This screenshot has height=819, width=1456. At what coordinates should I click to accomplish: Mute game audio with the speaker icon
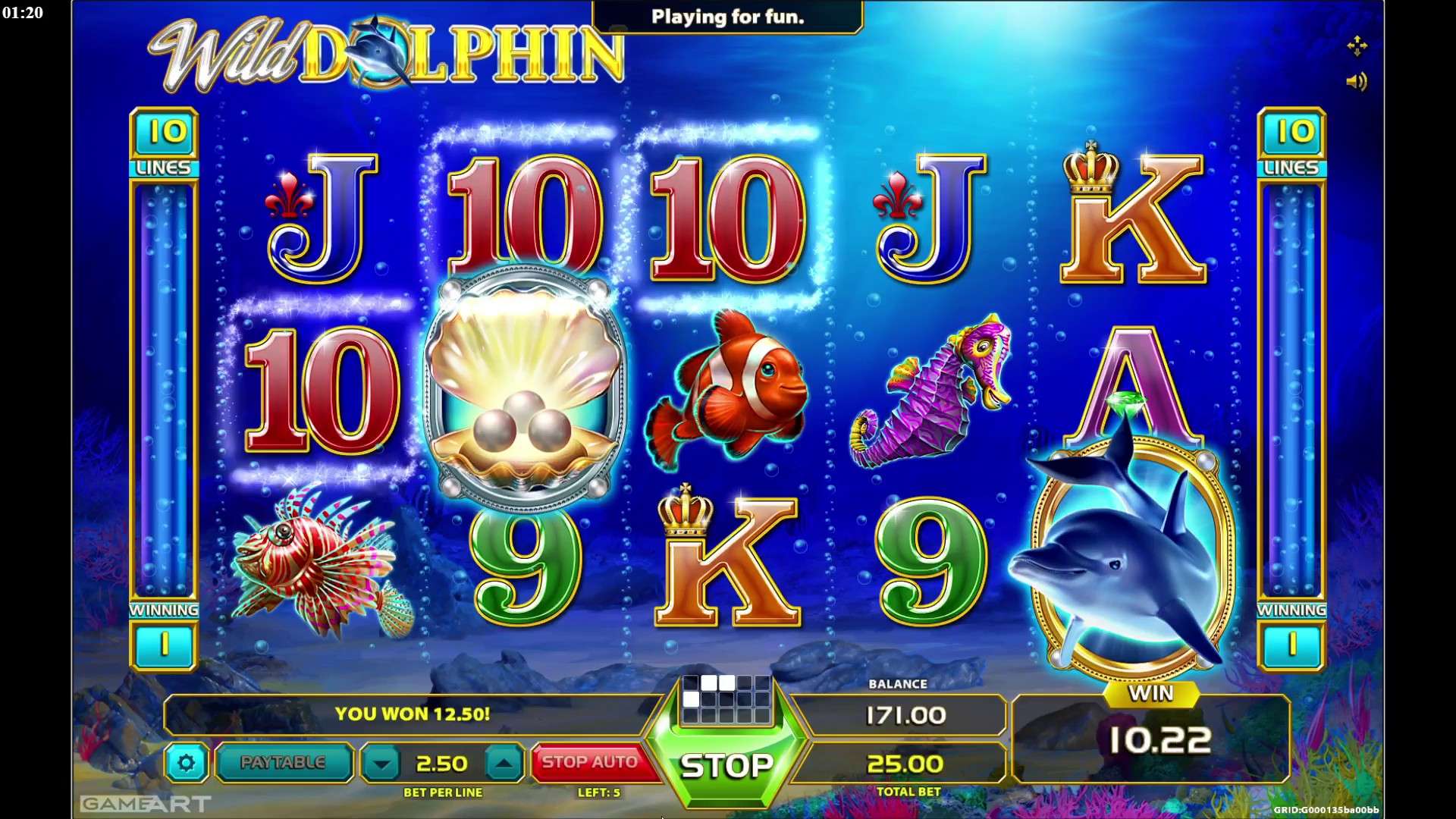1357,82
